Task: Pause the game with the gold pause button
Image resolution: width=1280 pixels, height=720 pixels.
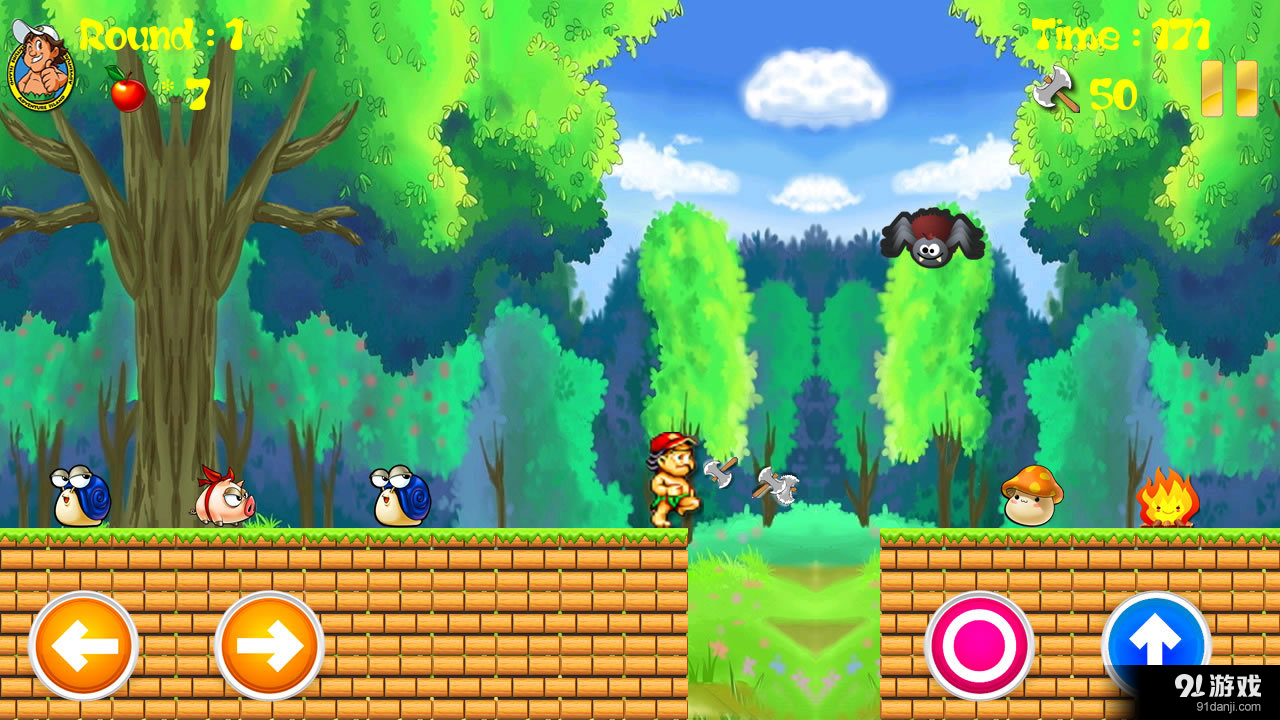Action: (x=1229, y=89)
